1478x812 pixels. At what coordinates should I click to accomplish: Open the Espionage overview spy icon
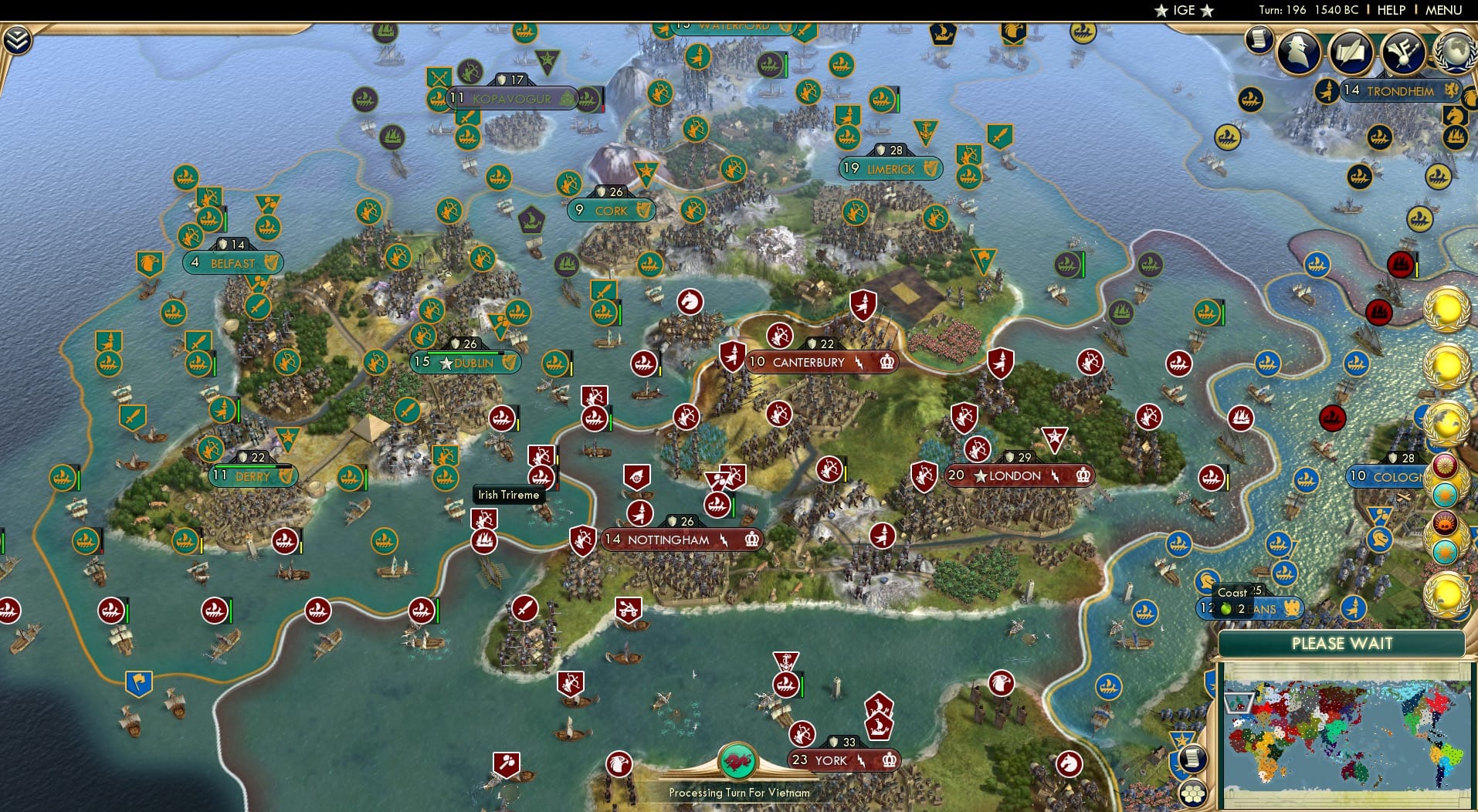tap(1297, 49)
